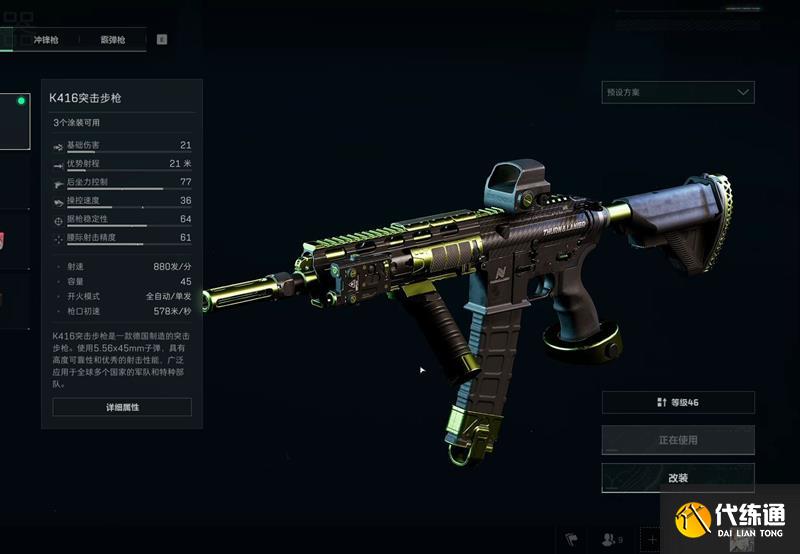Switch to the 霰弹枪 weapon tab
The width and height of the screenshot is (800, 554).
point(112,40)
